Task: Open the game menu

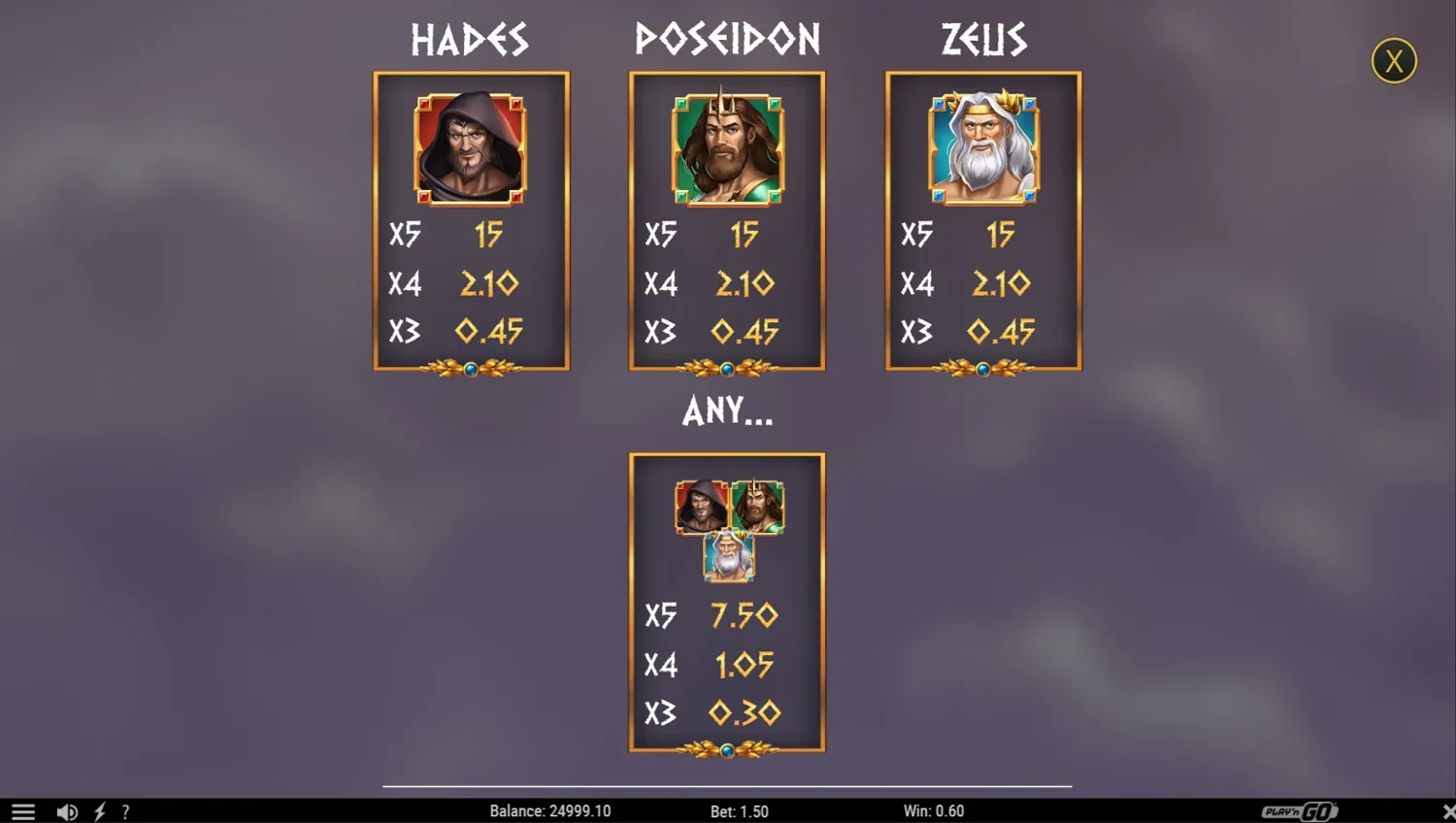Action: 21,811
